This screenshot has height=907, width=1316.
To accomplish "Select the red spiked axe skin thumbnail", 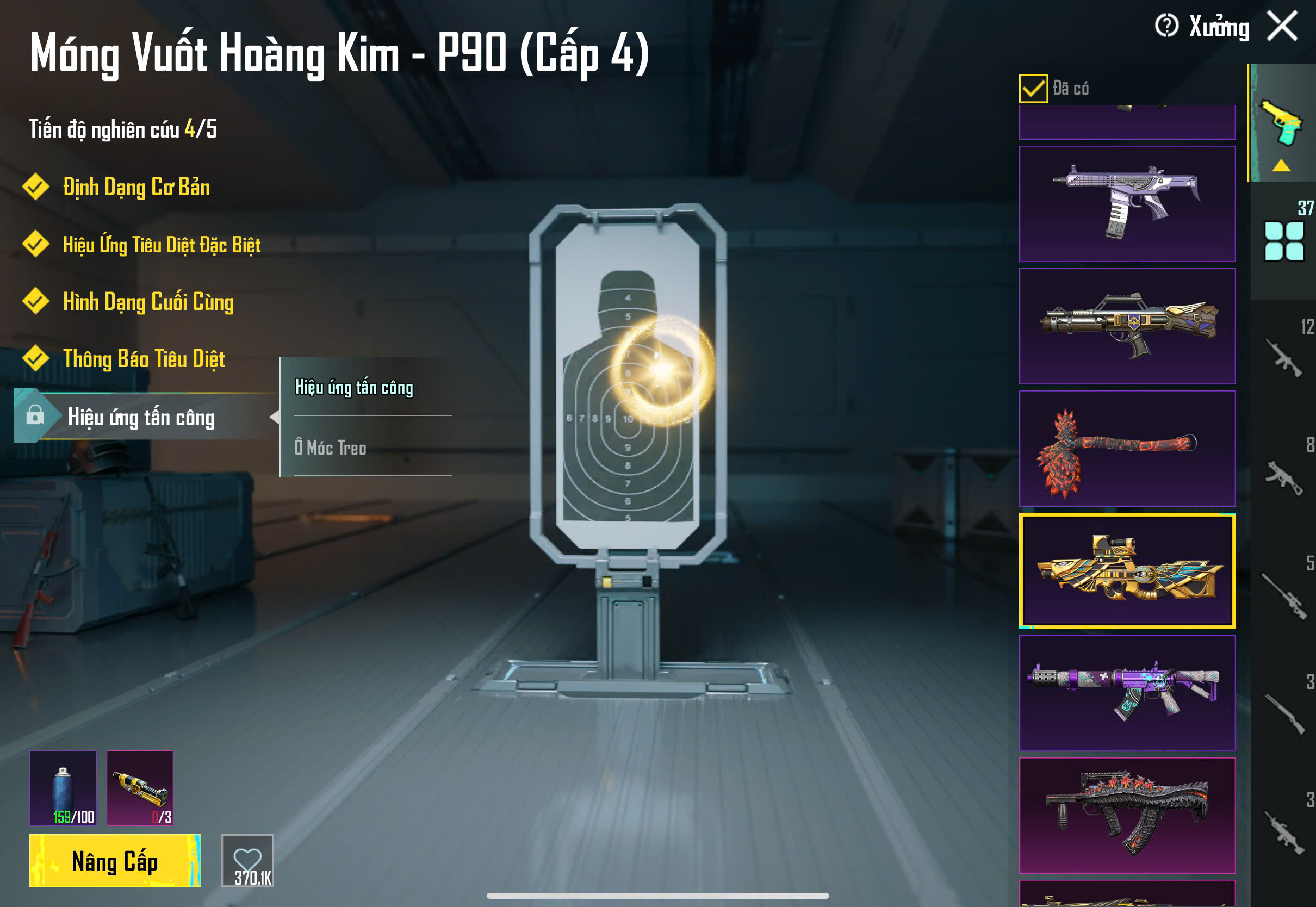I will (x=1127, y=449).
